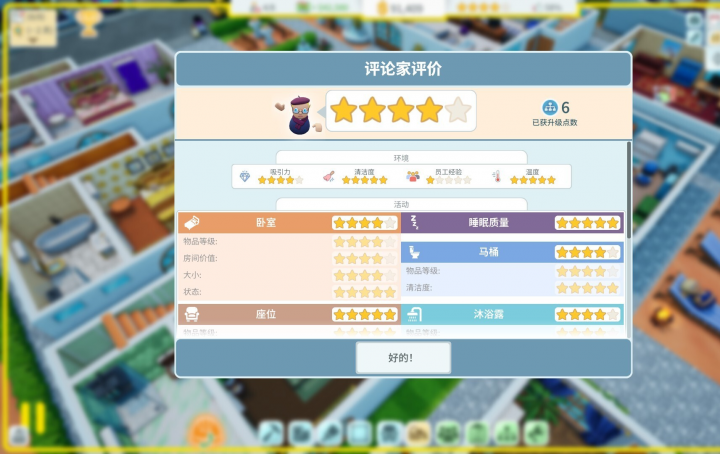Confirm the critic review with 好的!
The image size is (720, 454).
[x=403, y=357]
